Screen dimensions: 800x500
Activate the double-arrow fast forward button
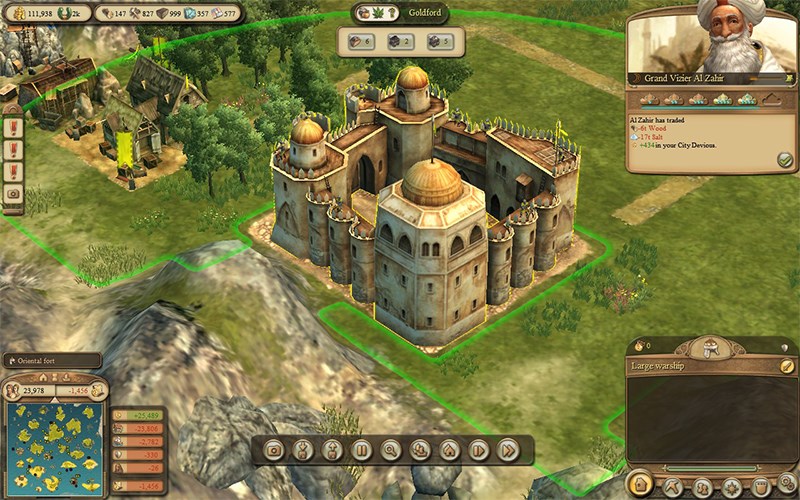(x=508, y=450)
